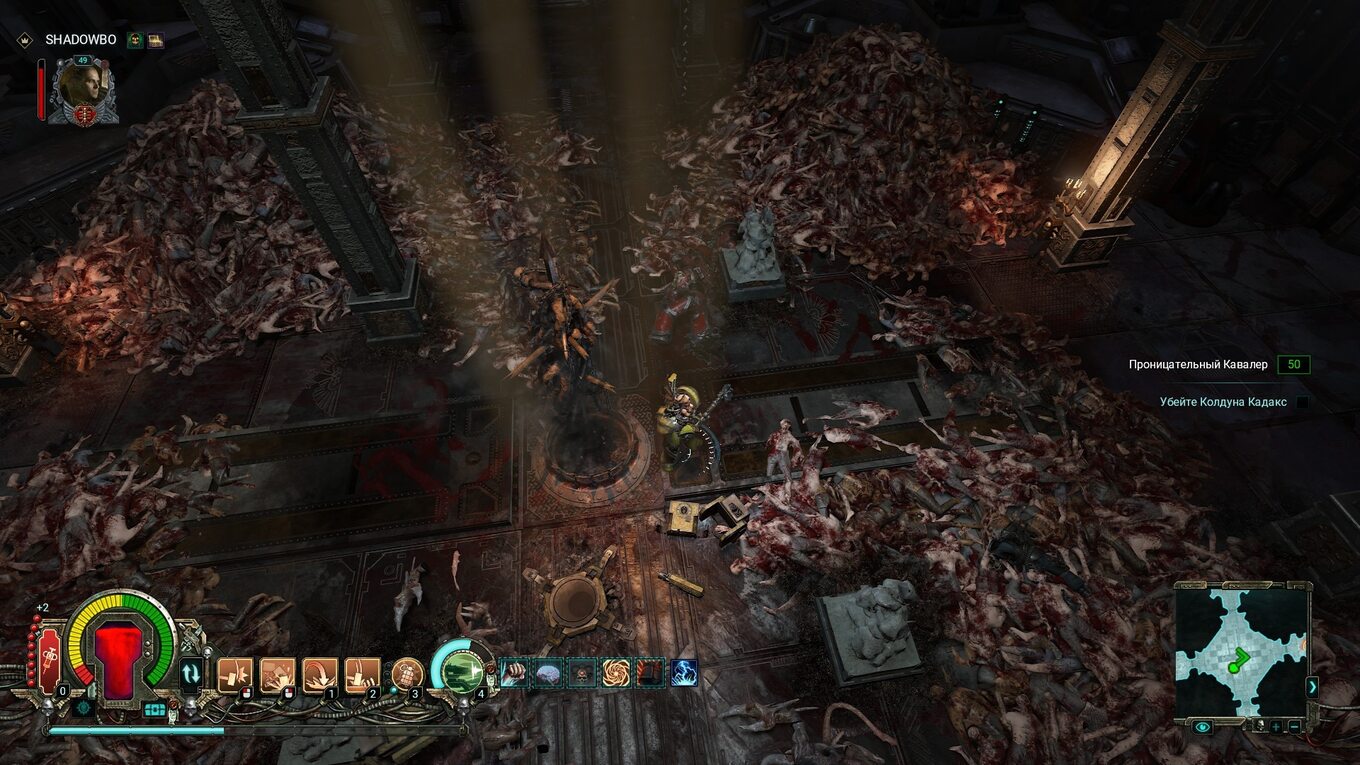Zoom out the minimap with minus button
The height and width of the screenshot is (765, 1360).
pyautogui.click(x=1294, y=727)
